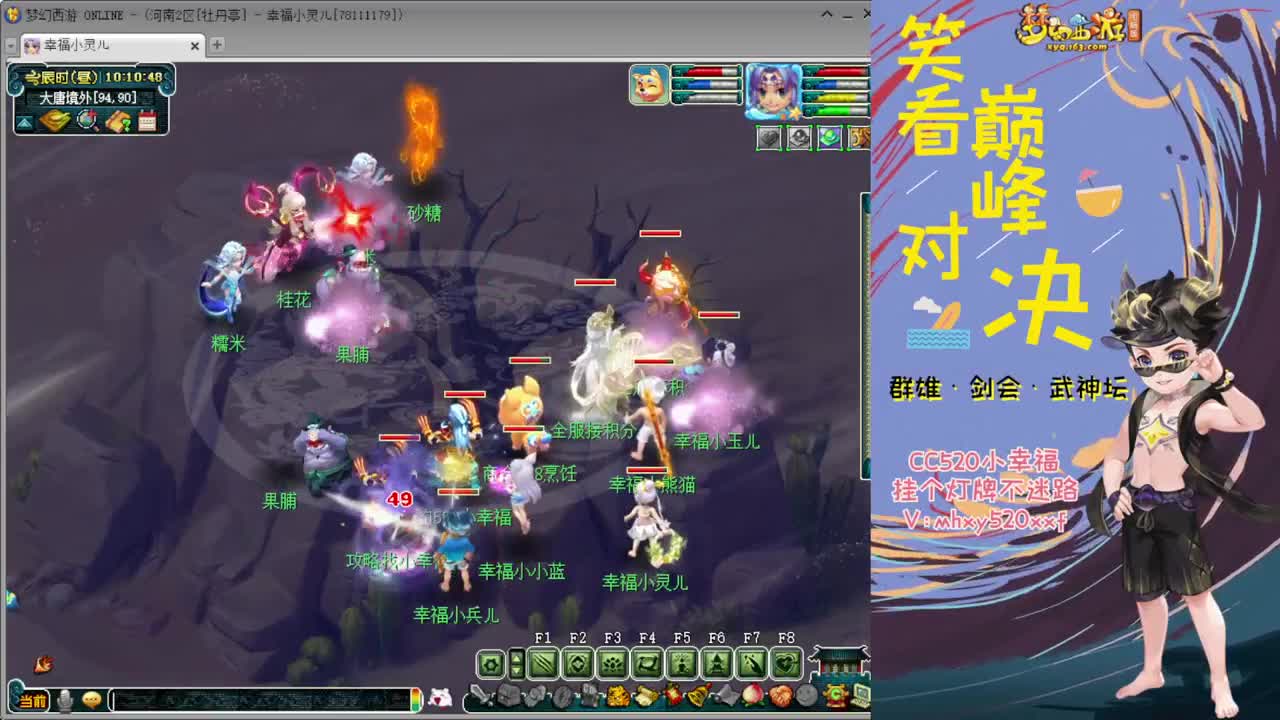1280x720 pixels.
Task: Open the calendar activity icon under the clock
Action: [147, 122]
